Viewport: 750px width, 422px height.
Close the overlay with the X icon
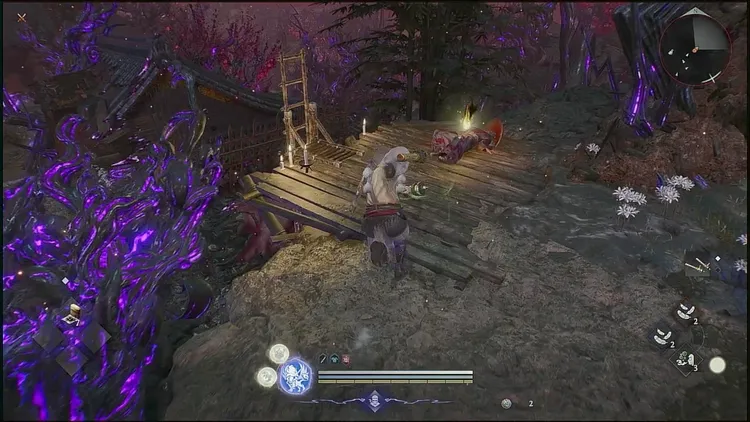(x=21, y=17)
